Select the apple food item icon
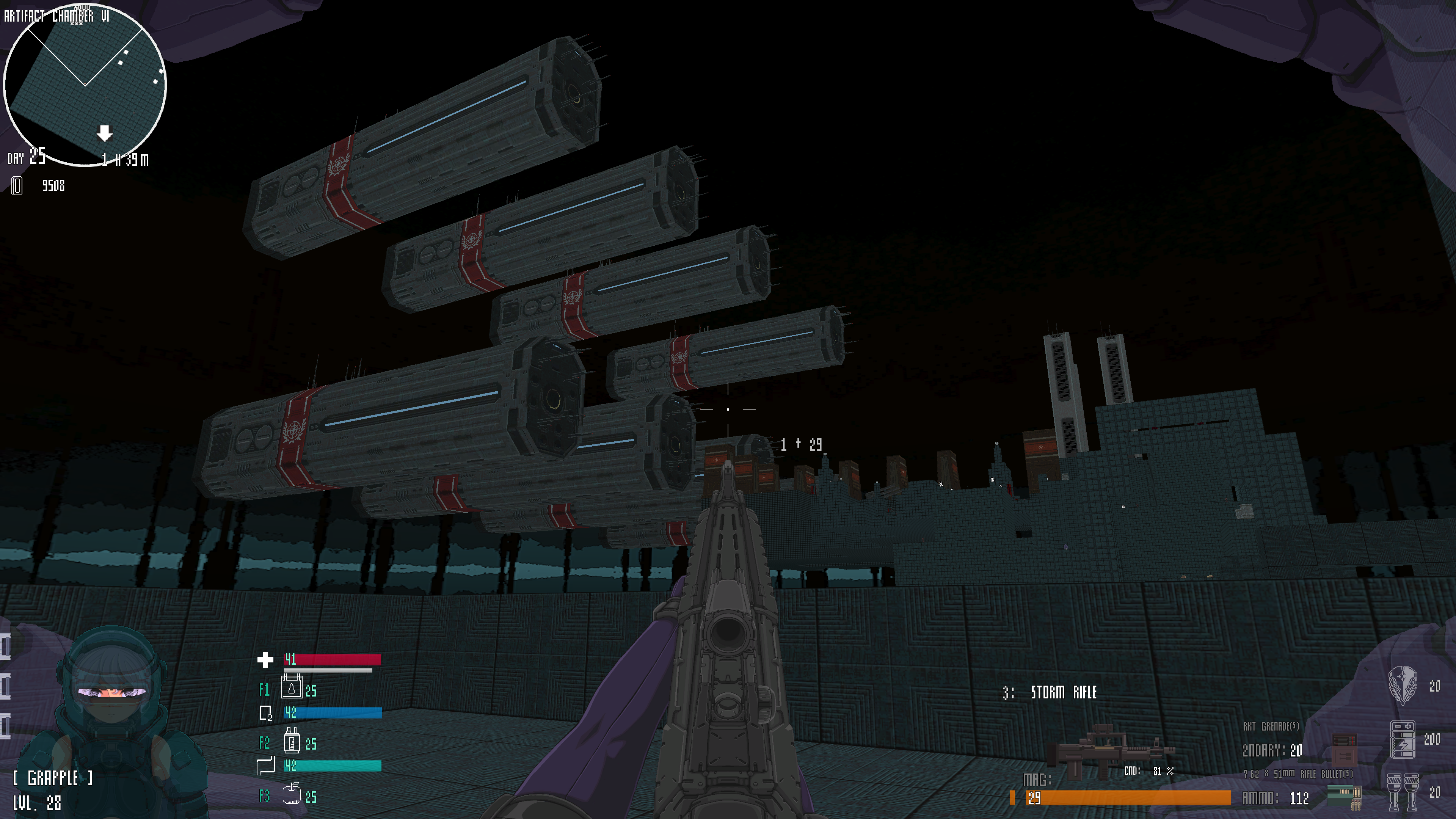 [292, 794]
